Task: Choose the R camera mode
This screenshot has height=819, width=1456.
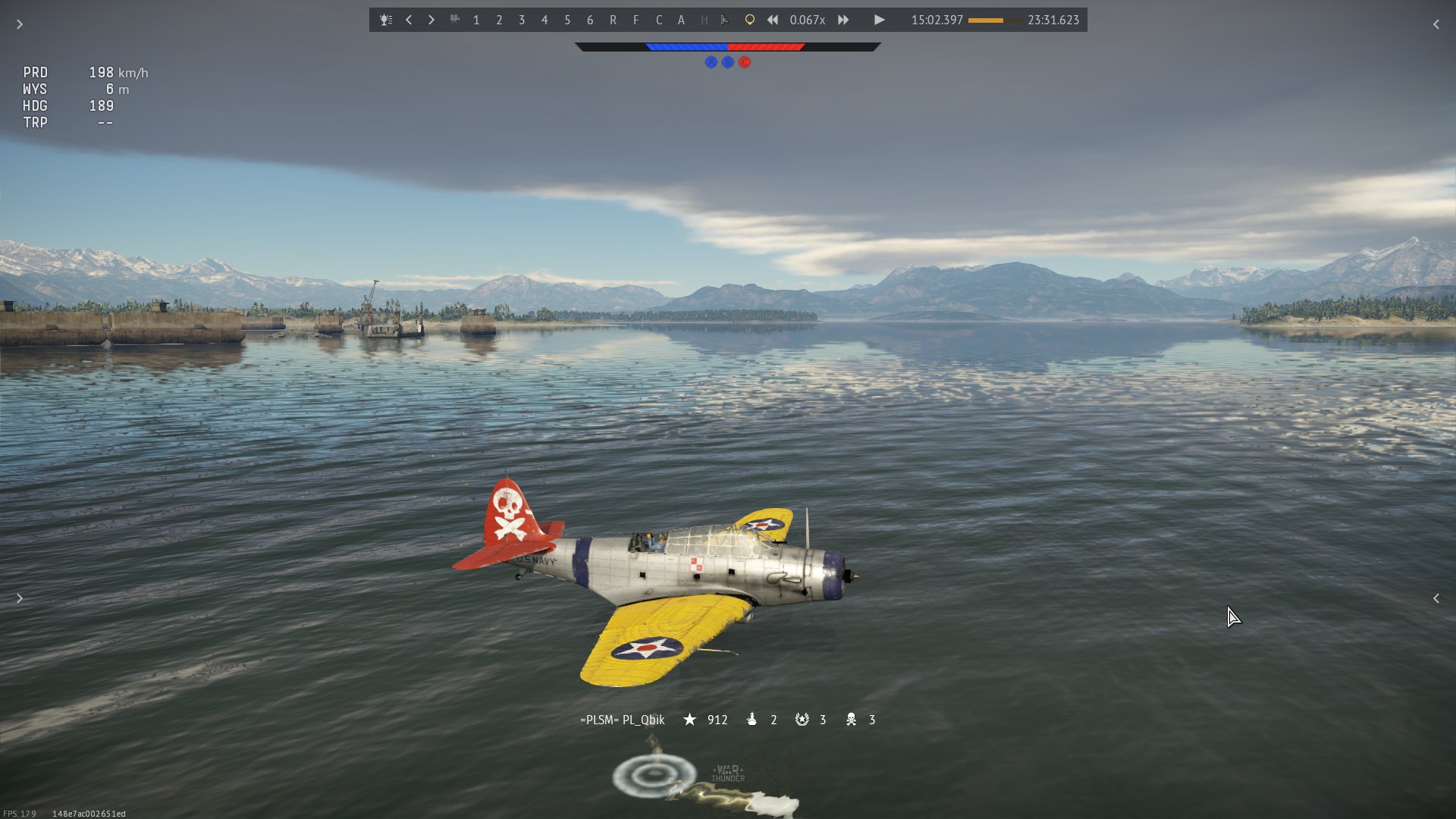Action: click(613, 20)
